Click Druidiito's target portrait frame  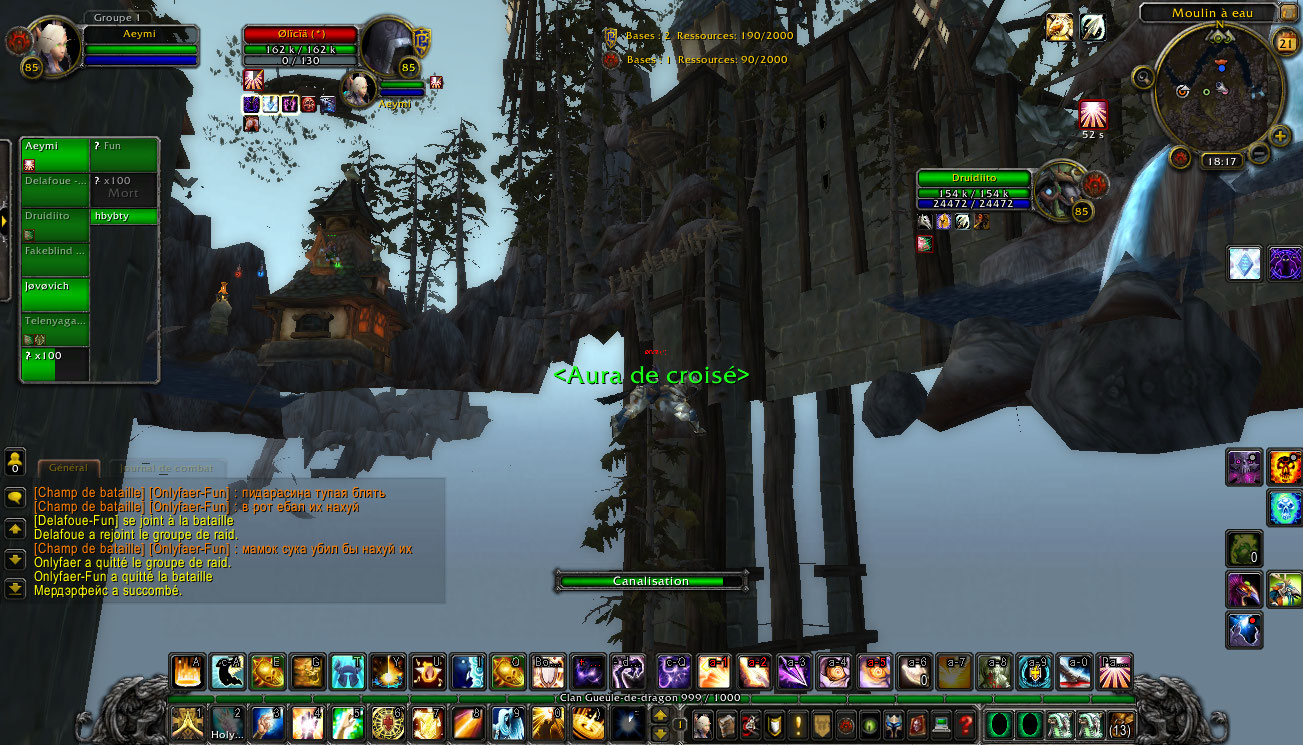pos(1060,190)
